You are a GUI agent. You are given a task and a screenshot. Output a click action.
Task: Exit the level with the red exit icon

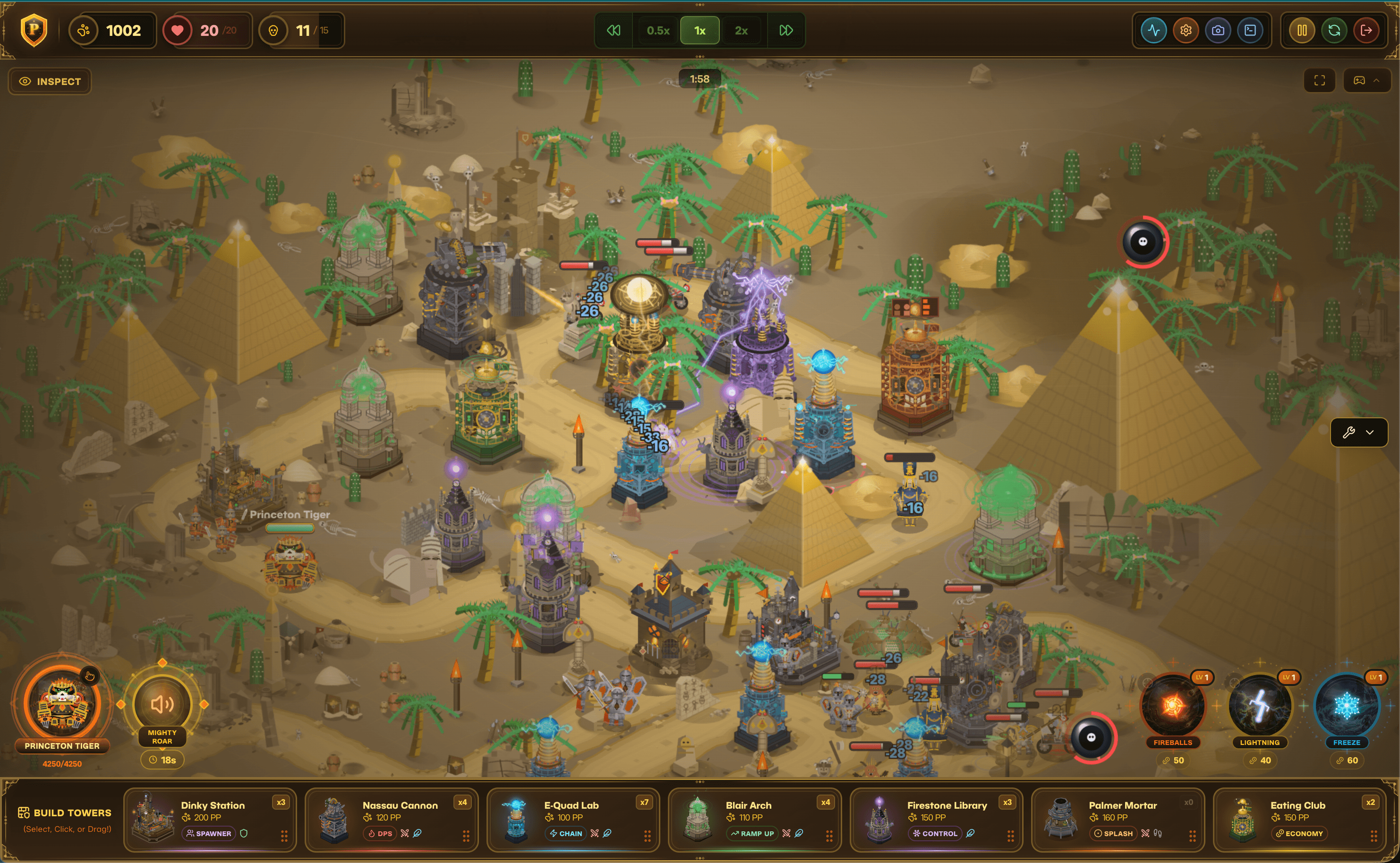[x=1366, y=31]
